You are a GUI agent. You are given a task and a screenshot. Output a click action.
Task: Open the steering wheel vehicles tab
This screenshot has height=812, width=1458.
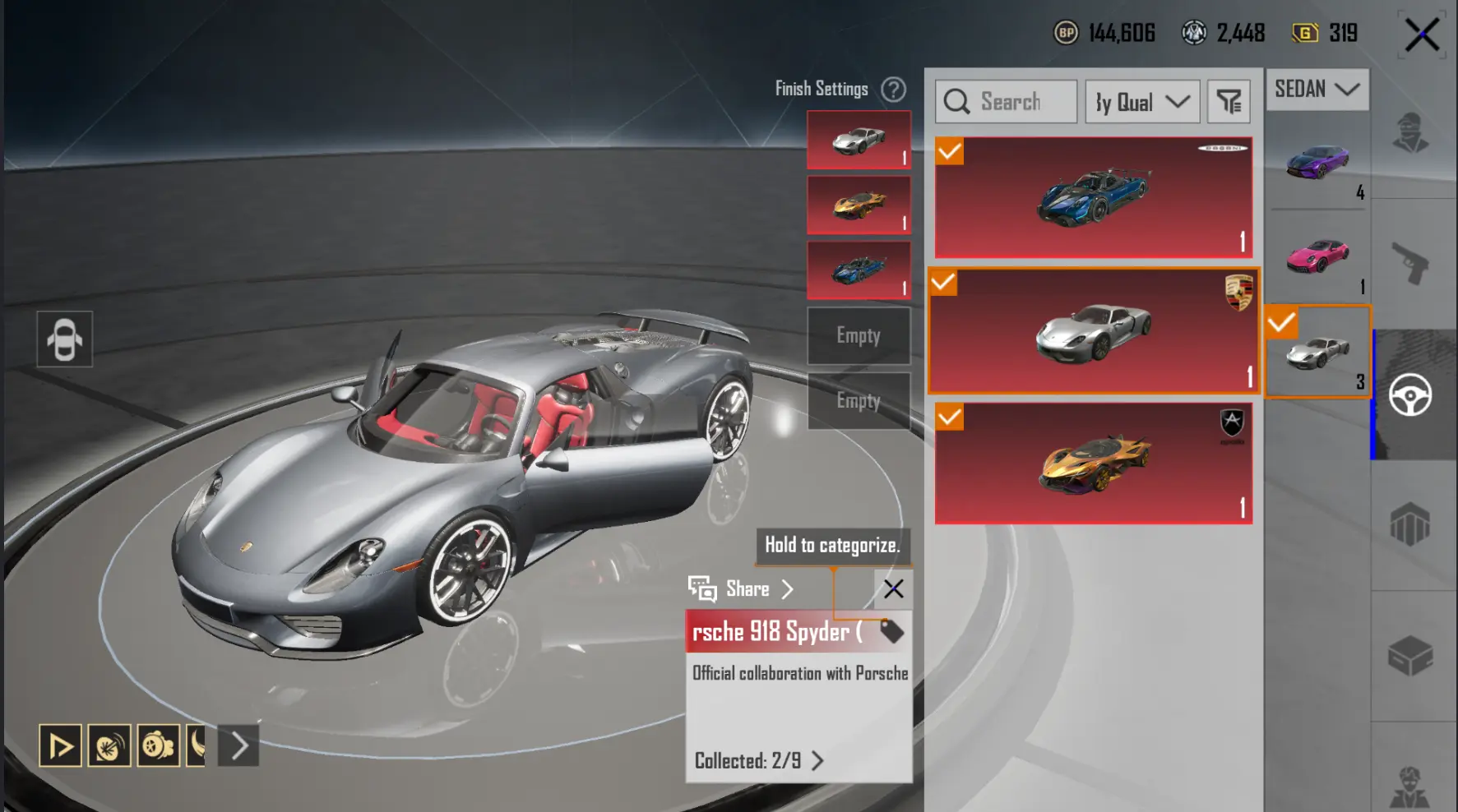point(1410,395)
